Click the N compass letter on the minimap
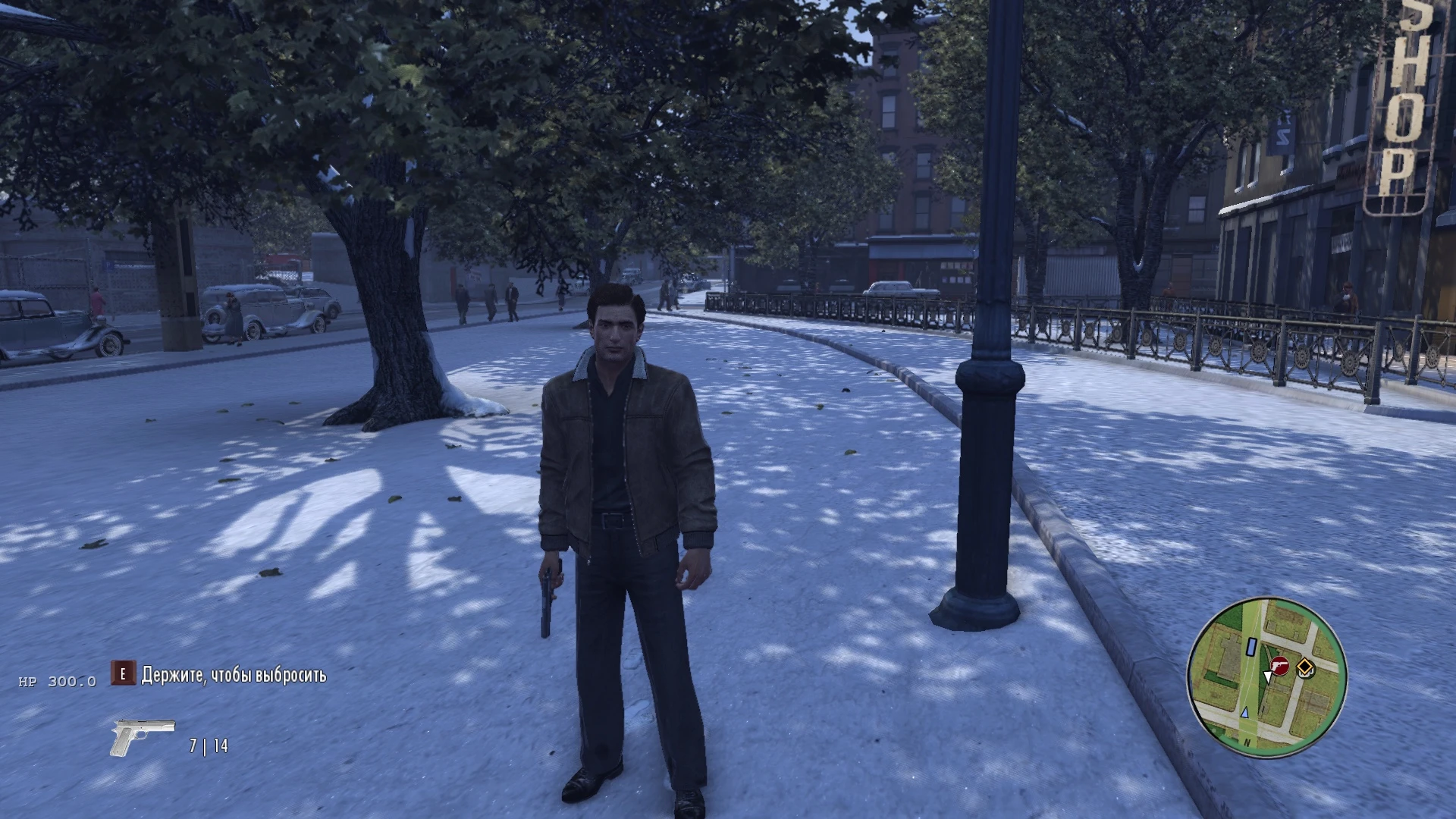The image size is (1456, 819). (x=1247, y=742)
